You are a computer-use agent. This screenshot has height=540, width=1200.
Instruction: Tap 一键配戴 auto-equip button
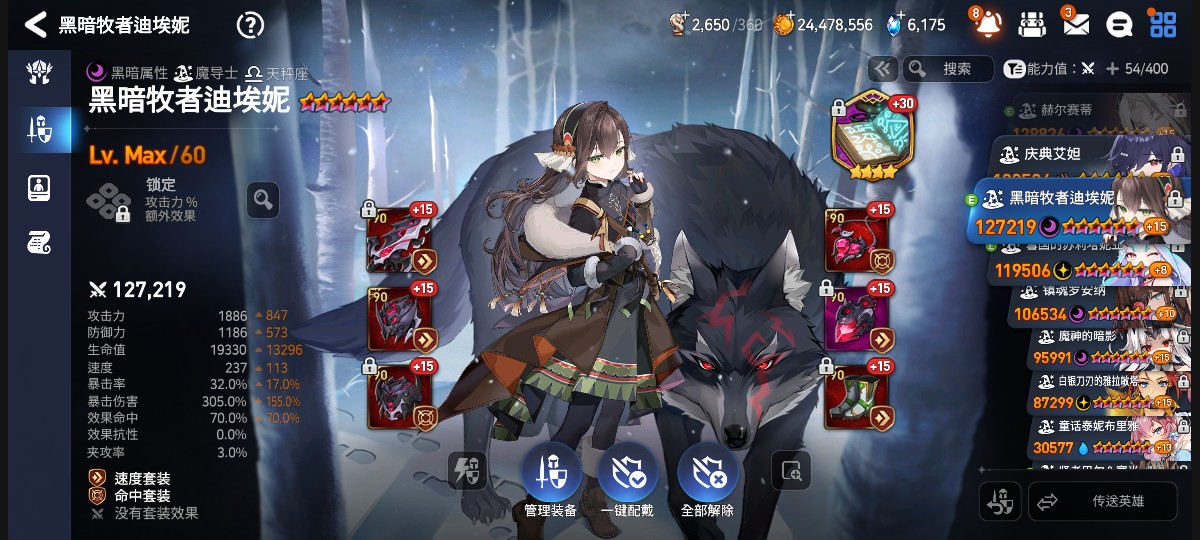(x=627, y=476)
